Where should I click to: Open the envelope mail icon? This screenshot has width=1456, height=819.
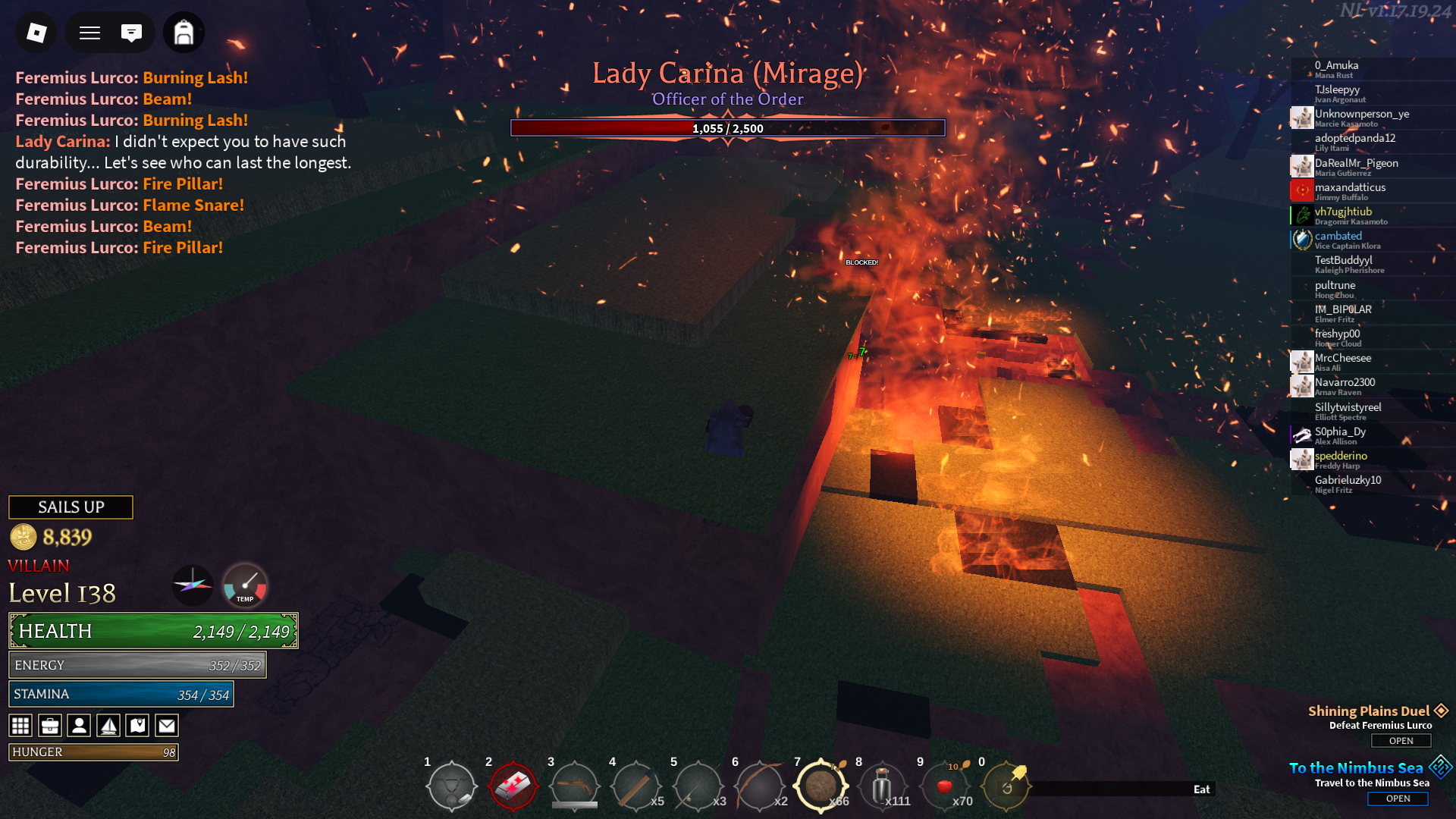pos(167,726)
